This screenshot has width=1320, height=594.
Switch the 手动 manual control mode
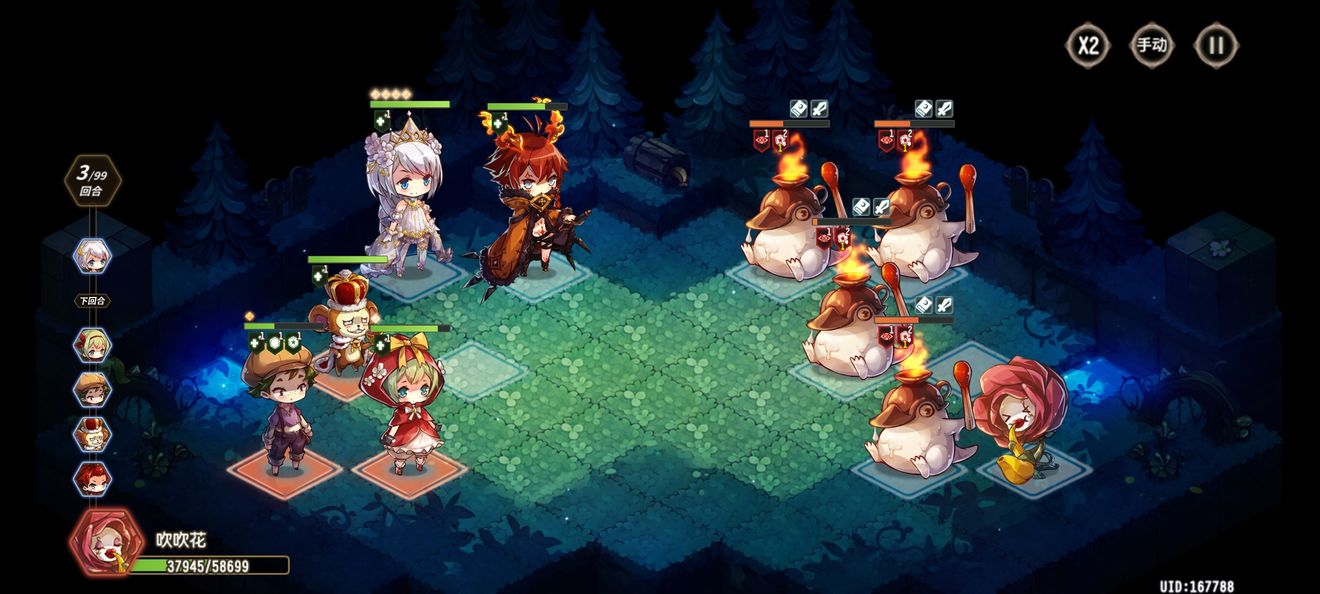pyautogui.click(x=1151, y=45)
